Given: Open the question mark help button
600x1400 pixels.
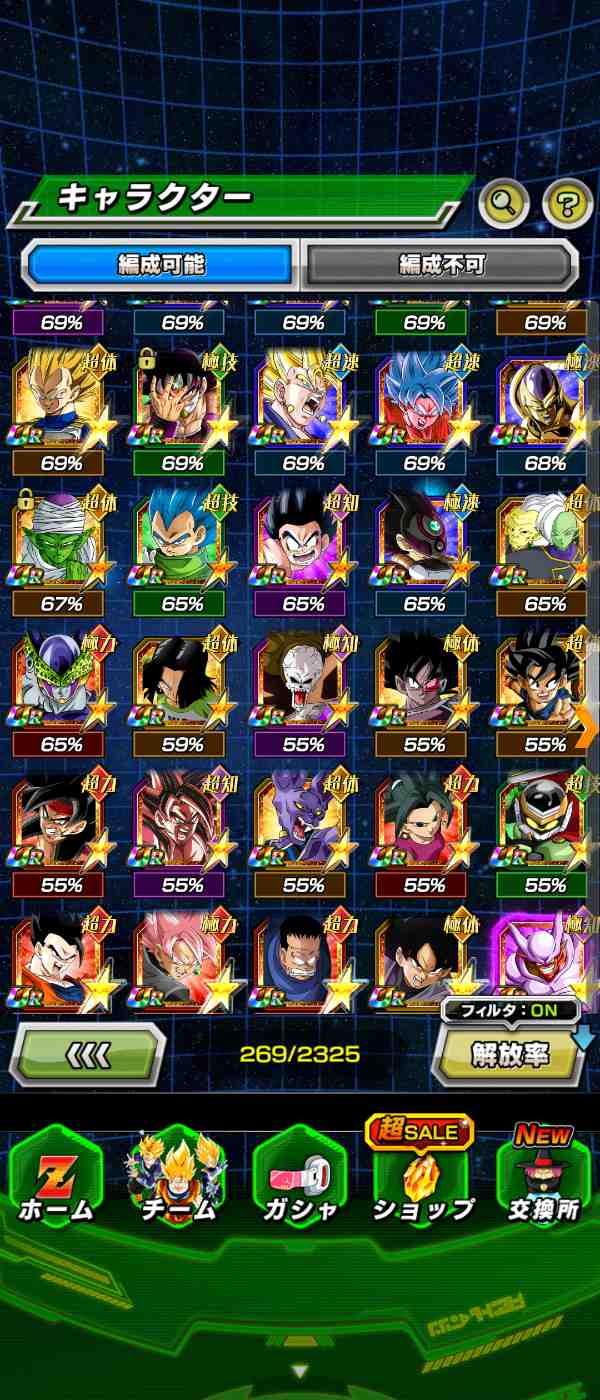Looking at the screenshot, I should (x=567, y=204).
